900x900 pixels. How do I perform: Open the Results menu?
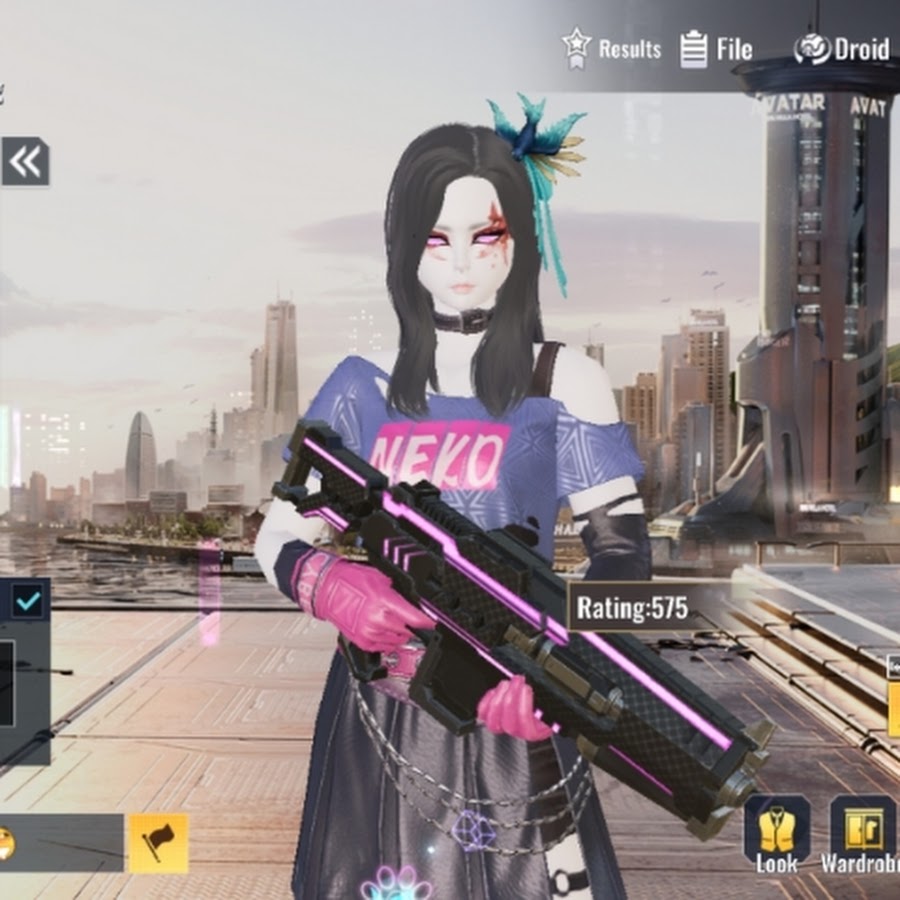[x=611, y=48]
